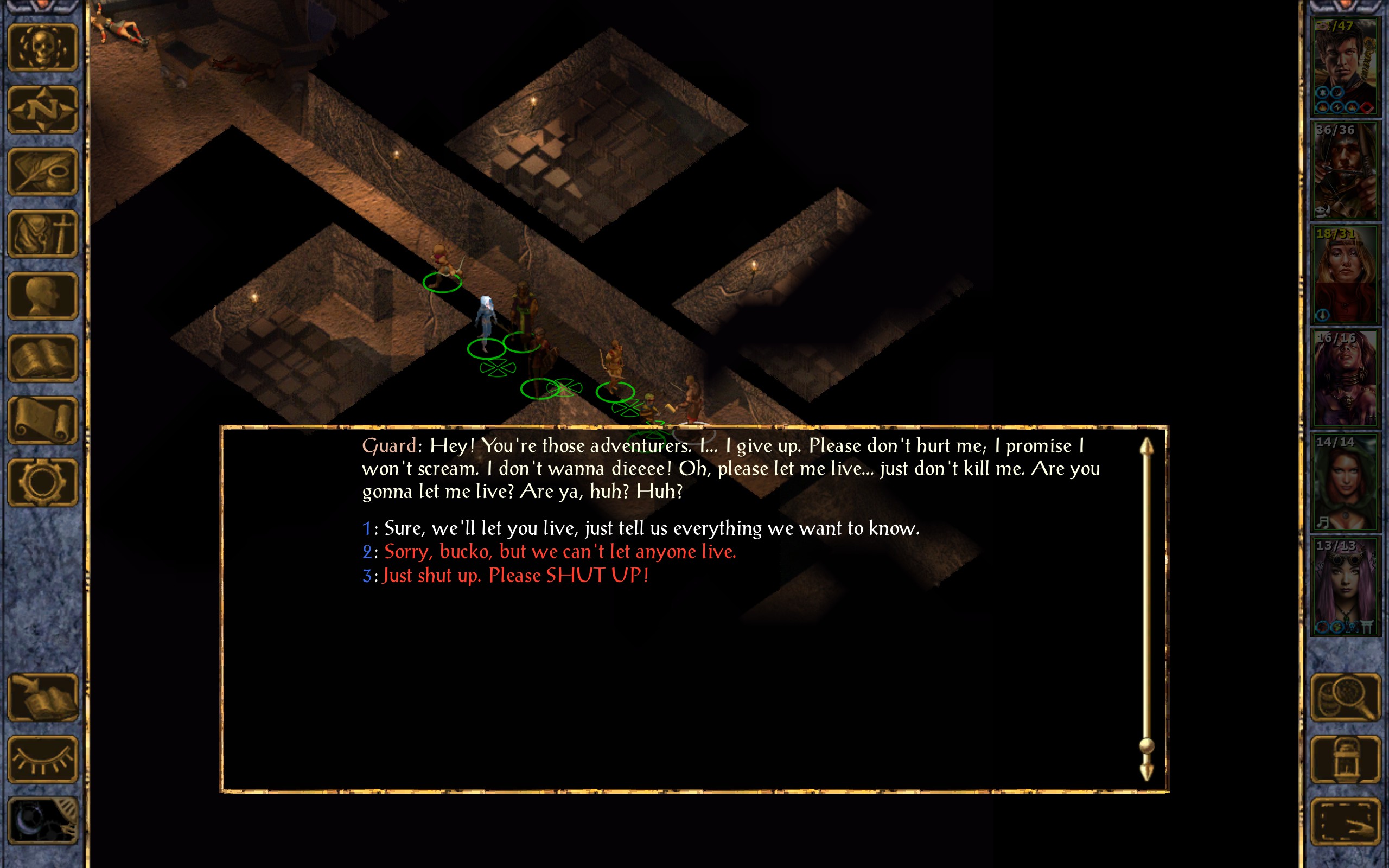Choose reply 1: Sure, we'll let you live
Screen dimensions: 1389x868
point(651,528)
